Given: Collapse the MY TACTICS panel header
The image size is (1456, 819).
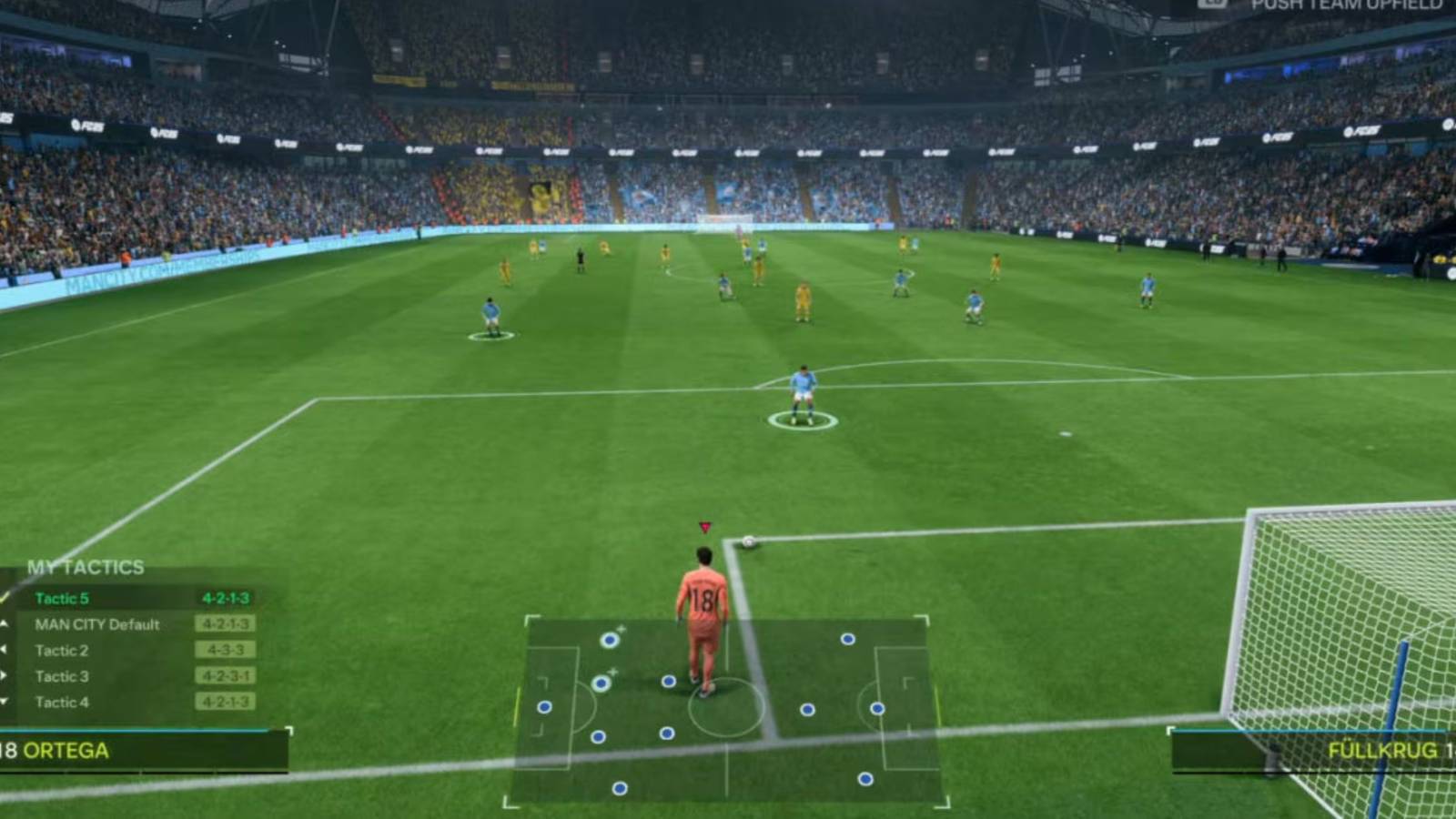Looking at the screenshot, I should click(x=86, y=566).
